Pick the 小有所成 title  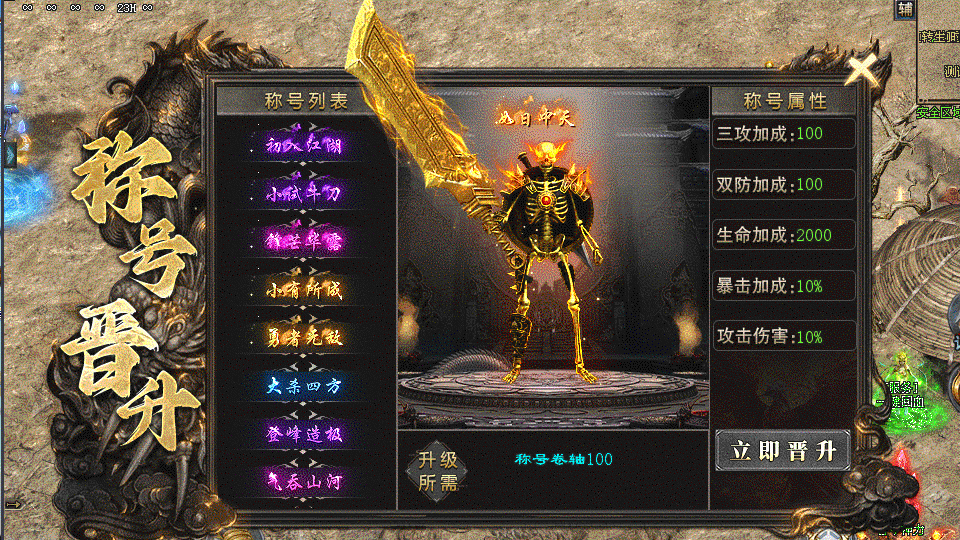[x=304, y=289]
